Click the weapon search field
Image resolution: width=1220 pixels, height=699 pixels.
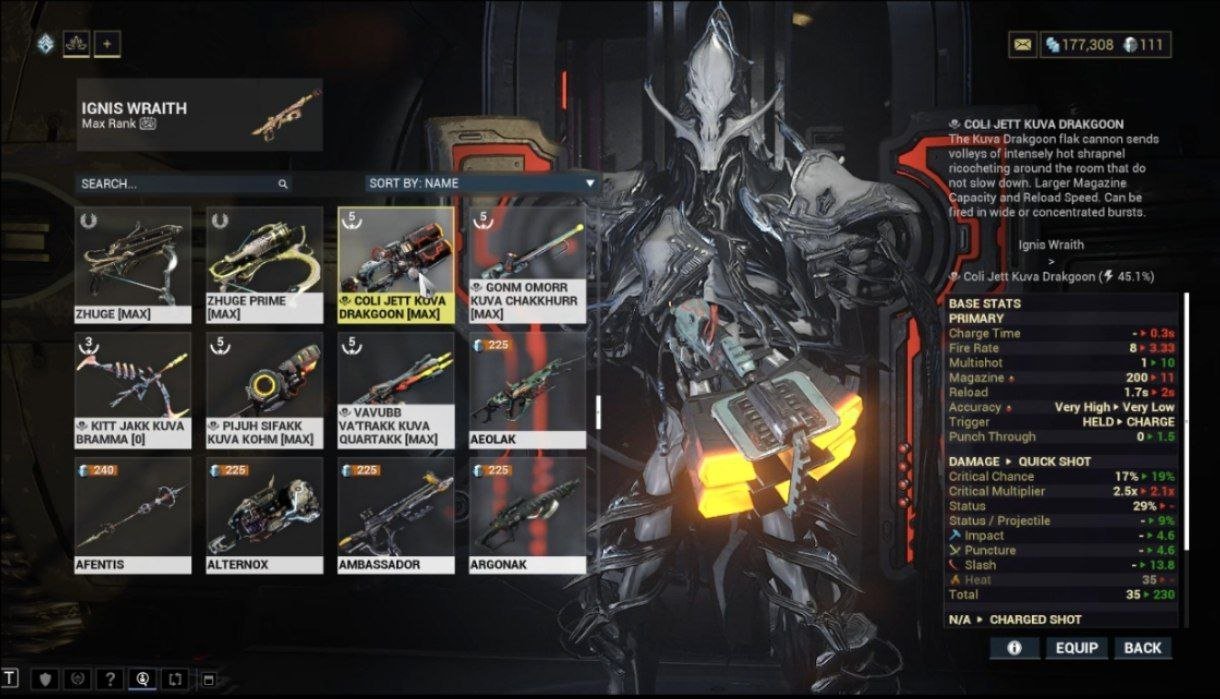(180, 184)
